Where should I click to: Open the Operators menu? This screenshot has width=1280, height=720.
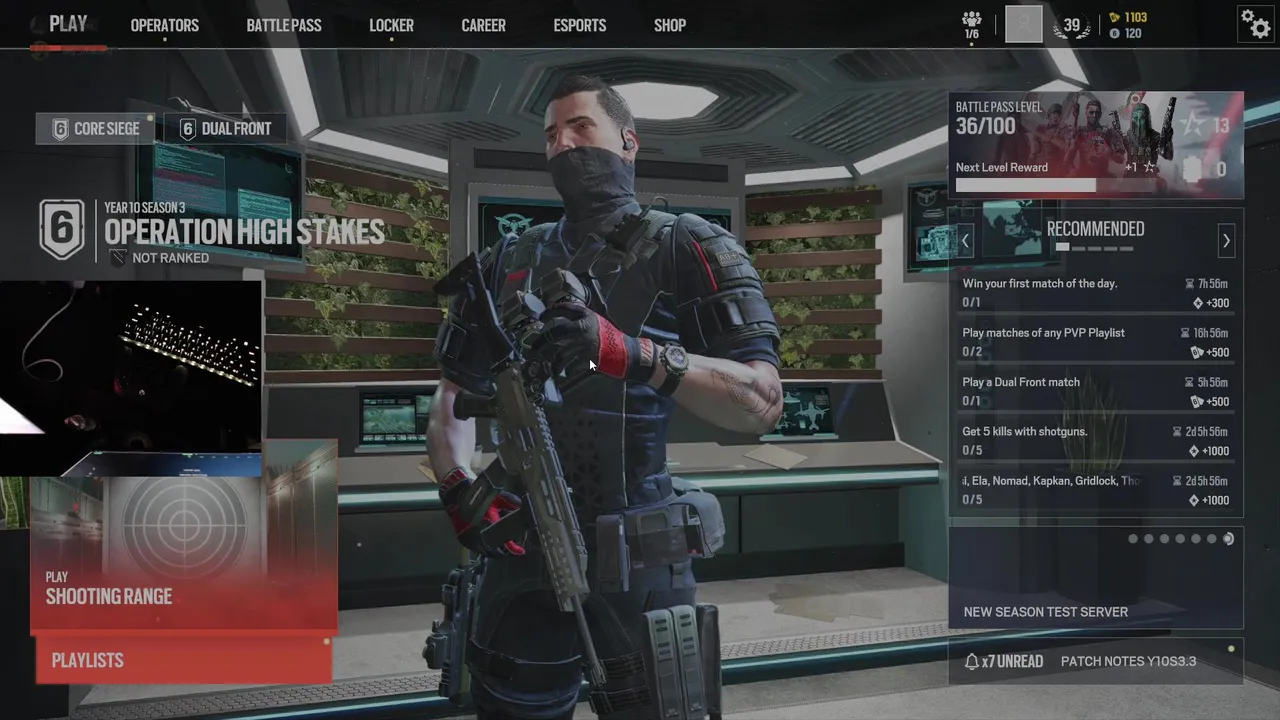164,26
